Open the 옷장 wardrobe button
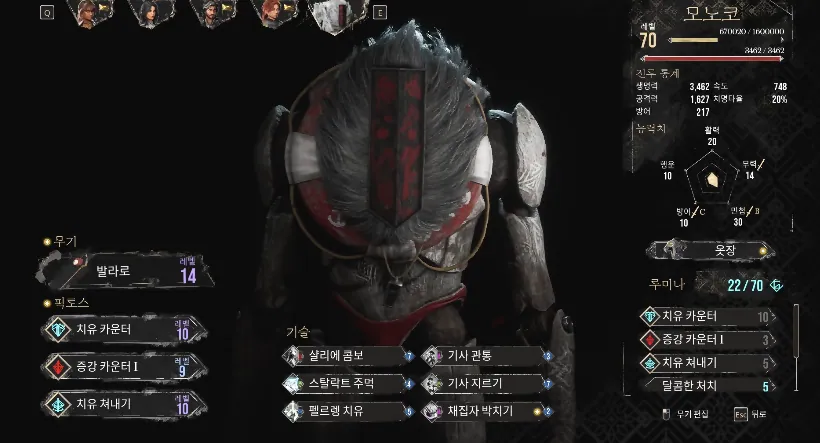Image resolution: width=820 pixels, height=443 pixels. (x=708, y=249)
